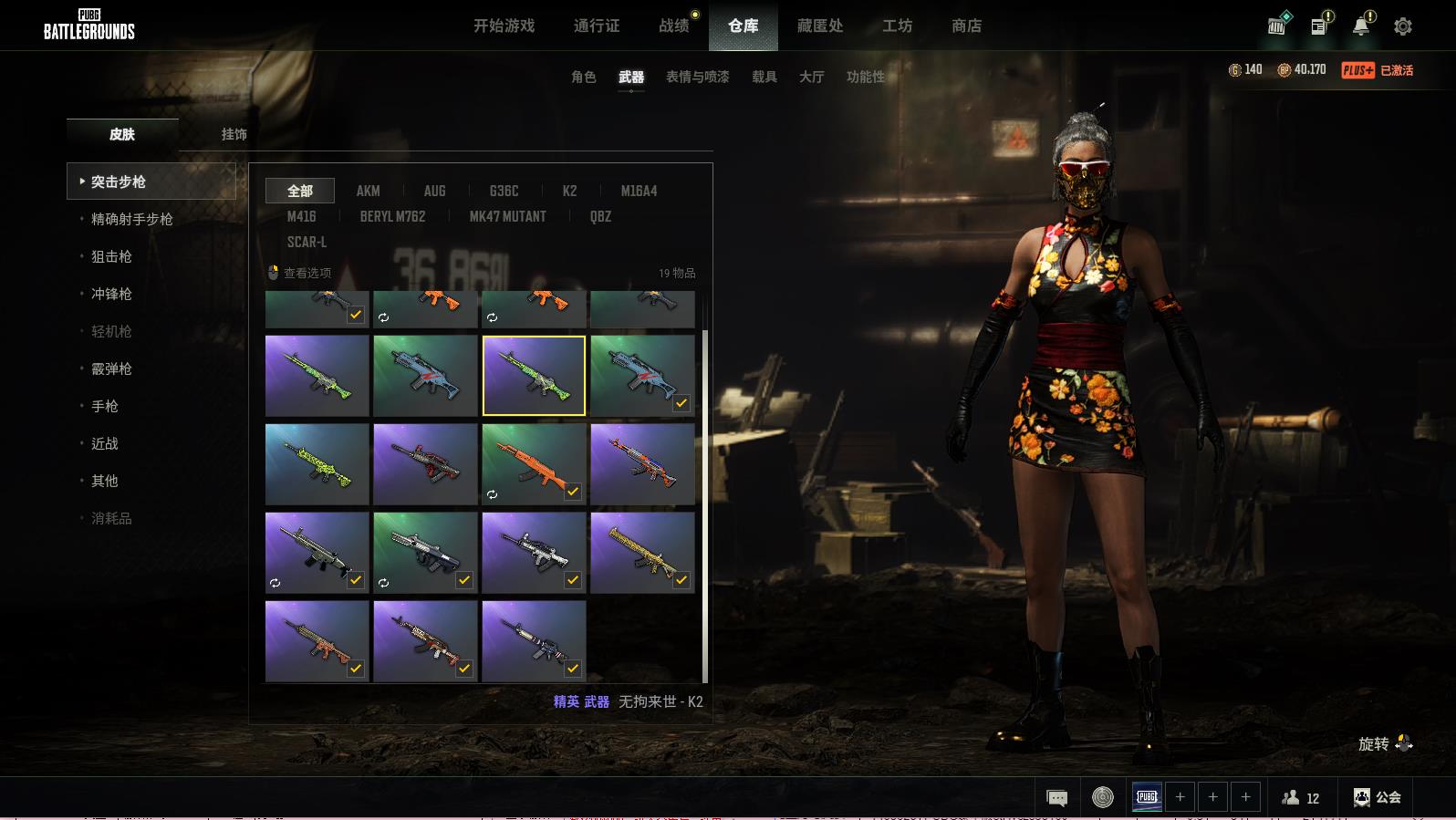Show only SCAR-L skins
Screen dimensions: 1456x820
[307, 242]
